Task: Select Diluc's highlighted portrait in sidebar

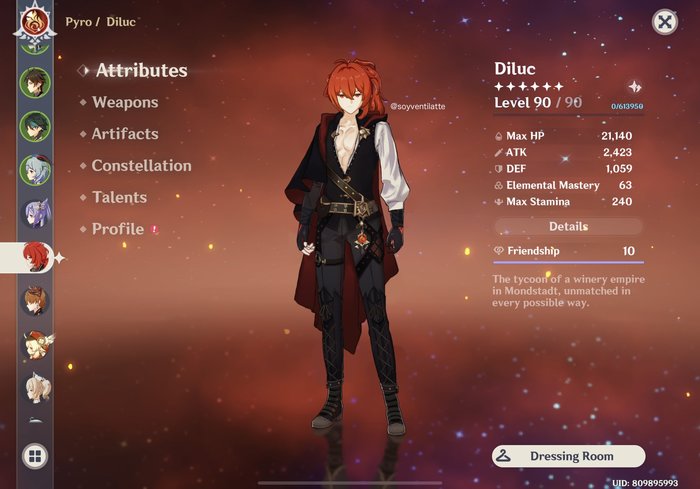Action: coord(35,256)
